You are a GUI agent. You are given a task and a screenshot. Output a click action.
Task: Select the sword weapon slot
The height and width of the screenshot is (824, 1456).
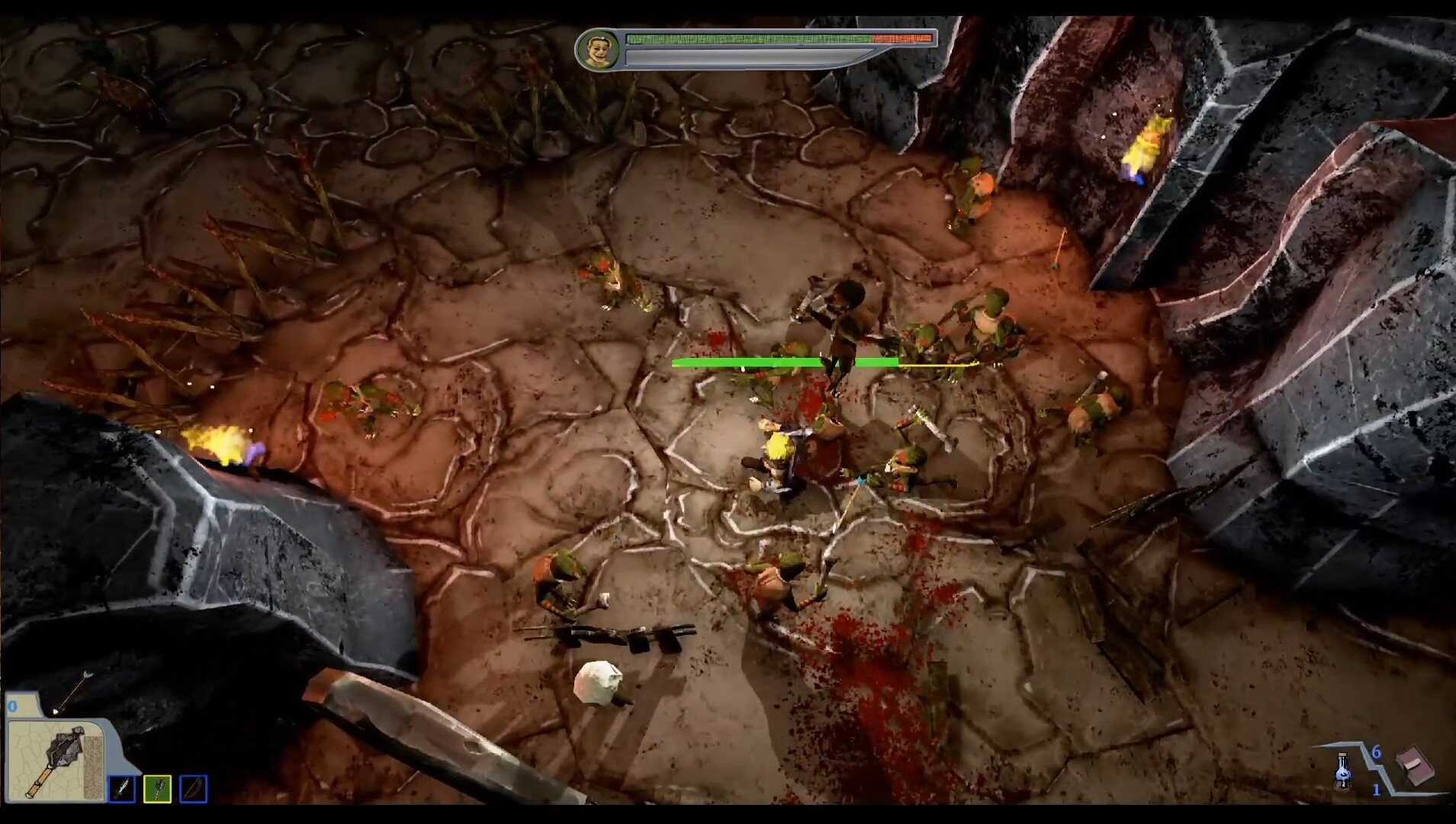121,790
